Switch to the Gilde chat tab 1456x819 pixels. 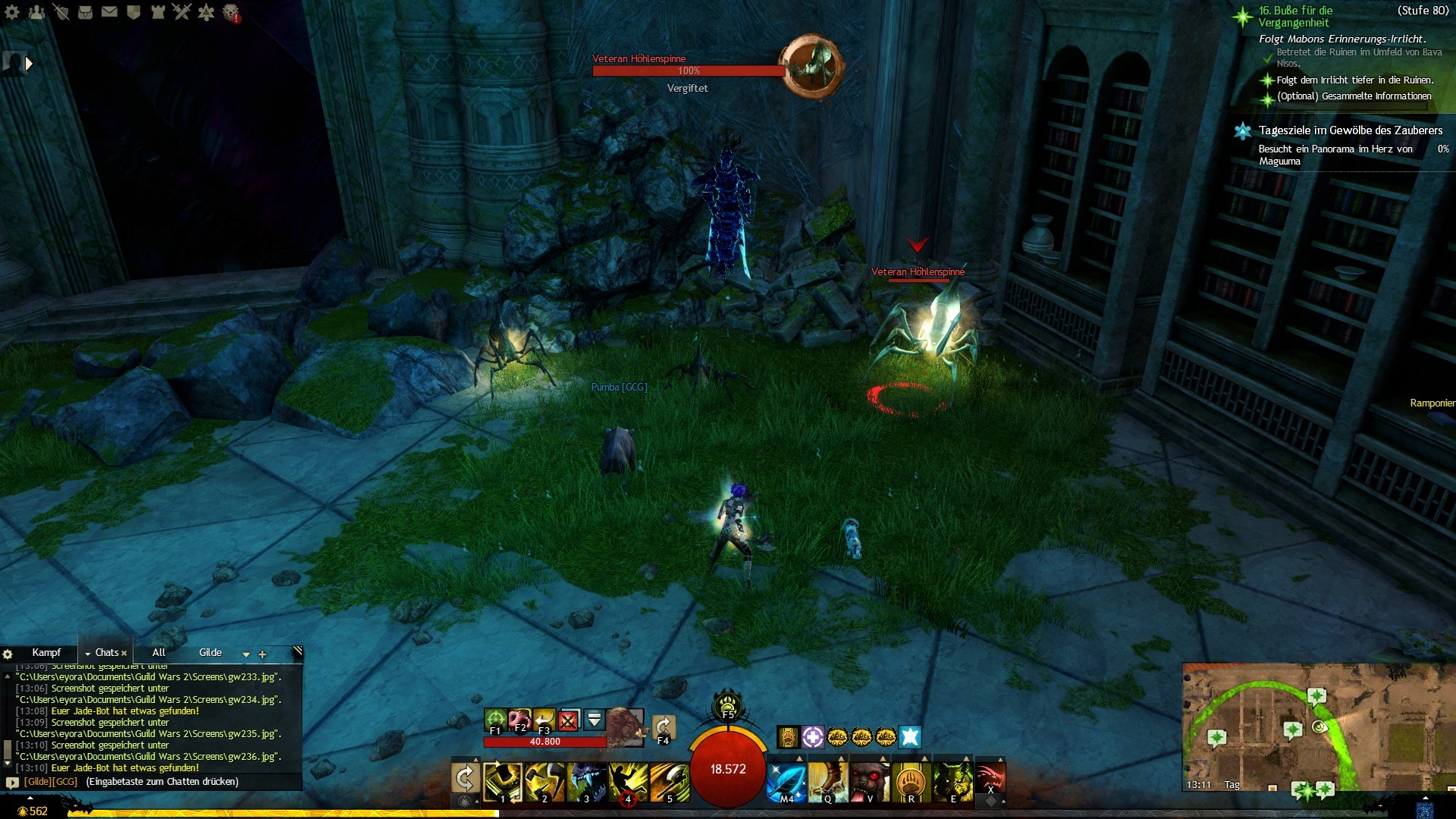[210, 652]
